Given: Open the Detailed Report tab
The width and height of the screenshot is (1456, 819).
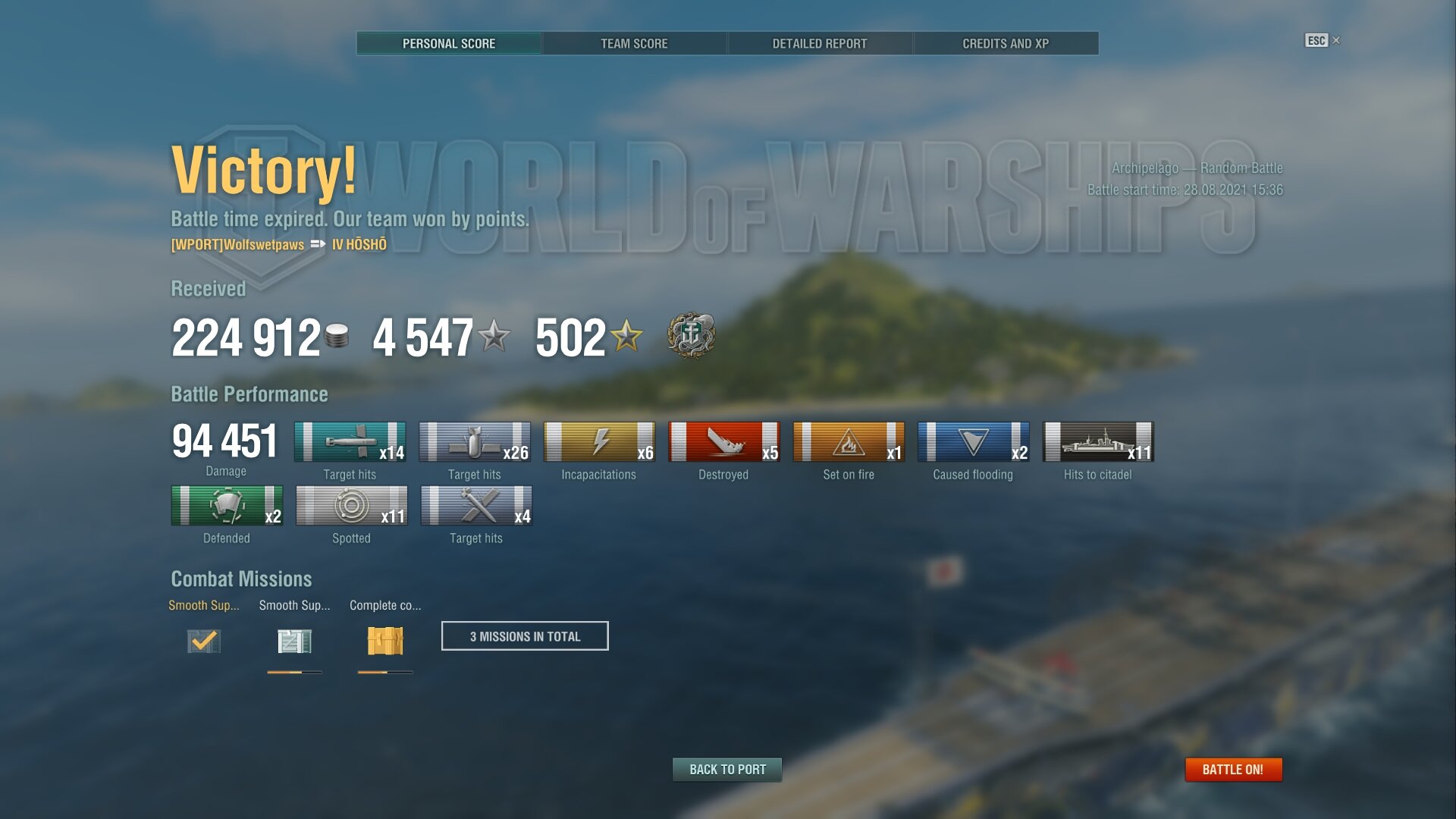Looking at the screenshot, I should click(x=819, y=43).
